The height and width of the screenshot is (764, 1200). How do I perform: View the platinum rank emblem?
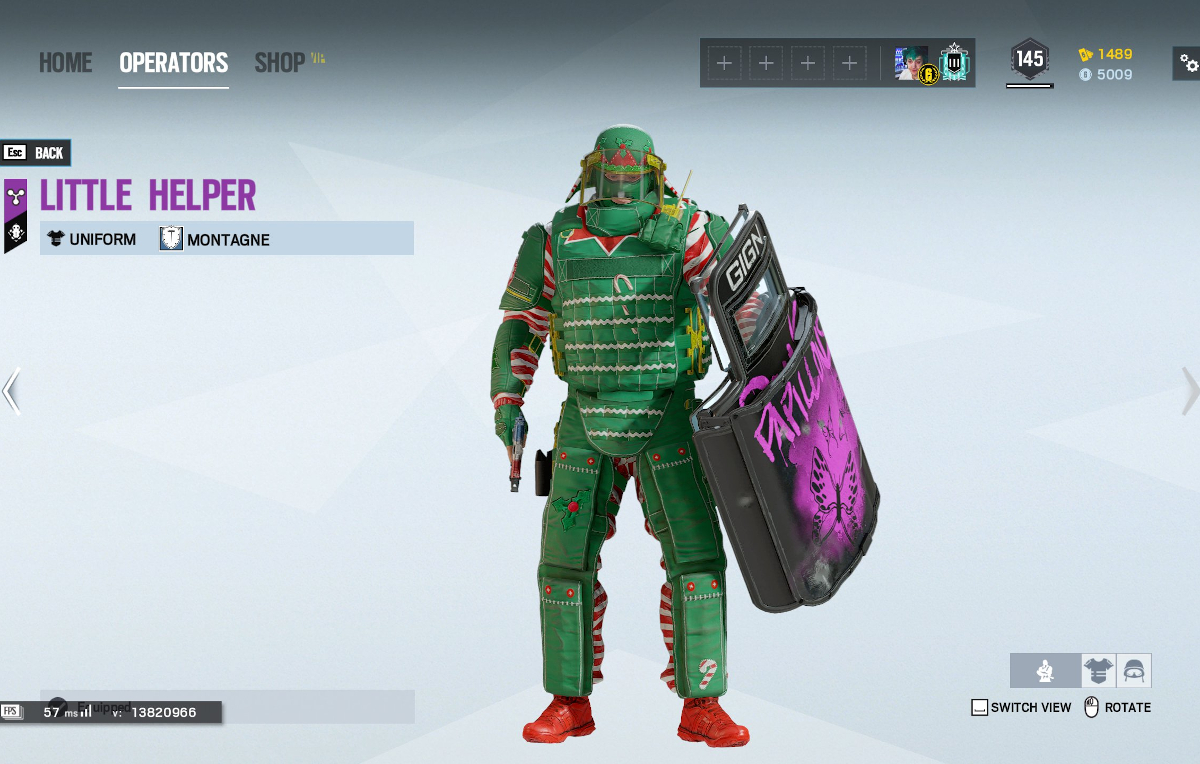click(955, 64)
